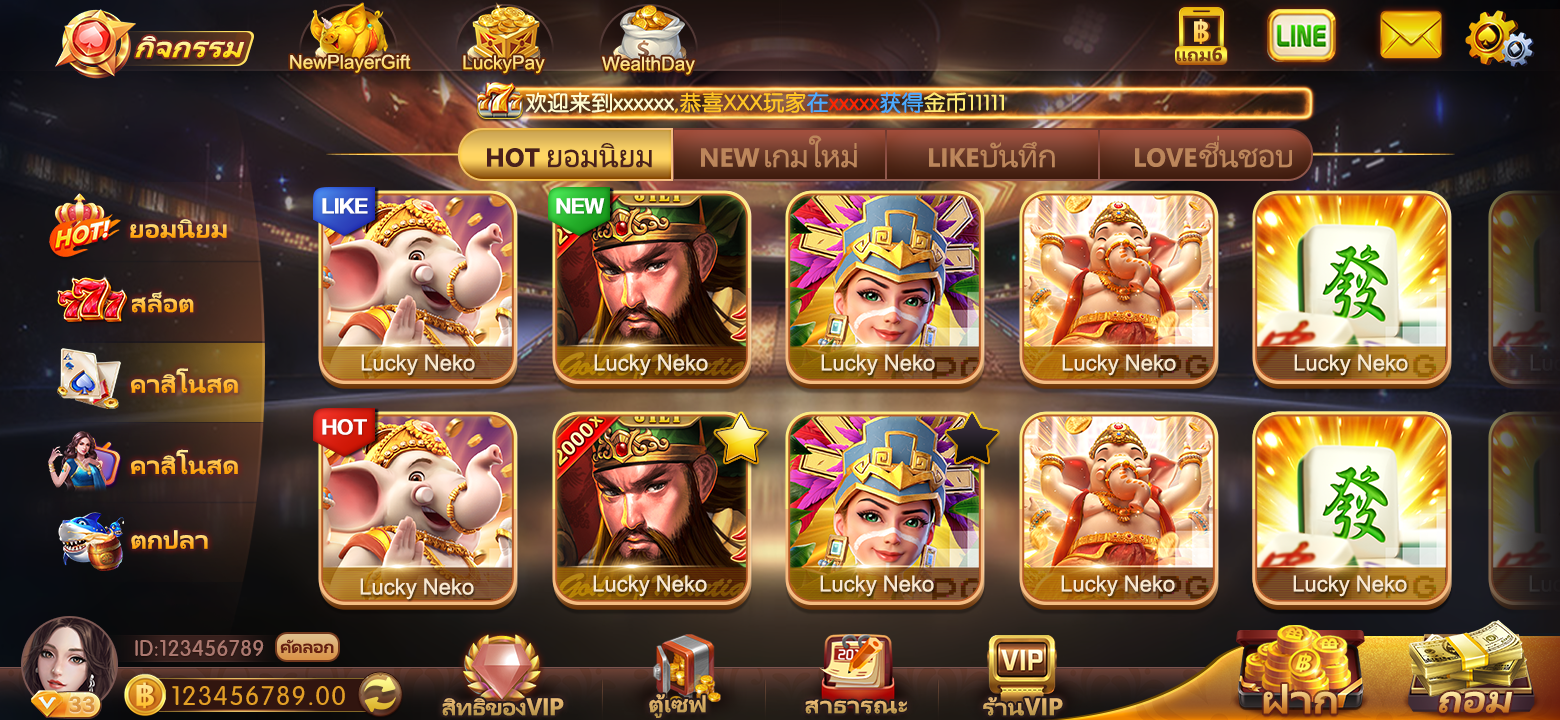The height and width of the screenshot is (720, 1560).
Task: Switch to the LIKE บันทึก tab
Action: [991, 157]
